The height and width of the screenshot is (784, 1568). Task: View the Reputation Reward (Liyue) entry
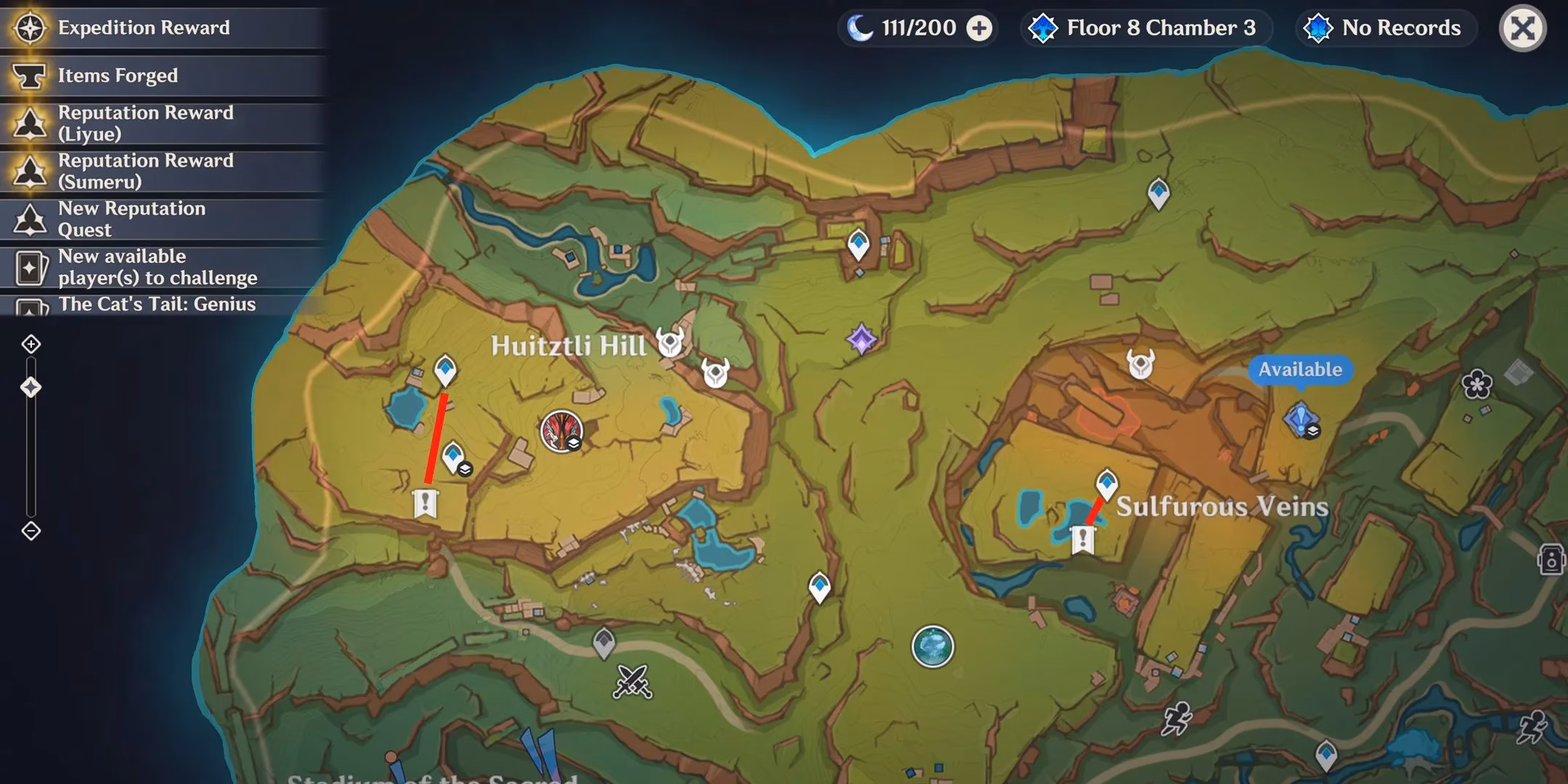point(145,122)
